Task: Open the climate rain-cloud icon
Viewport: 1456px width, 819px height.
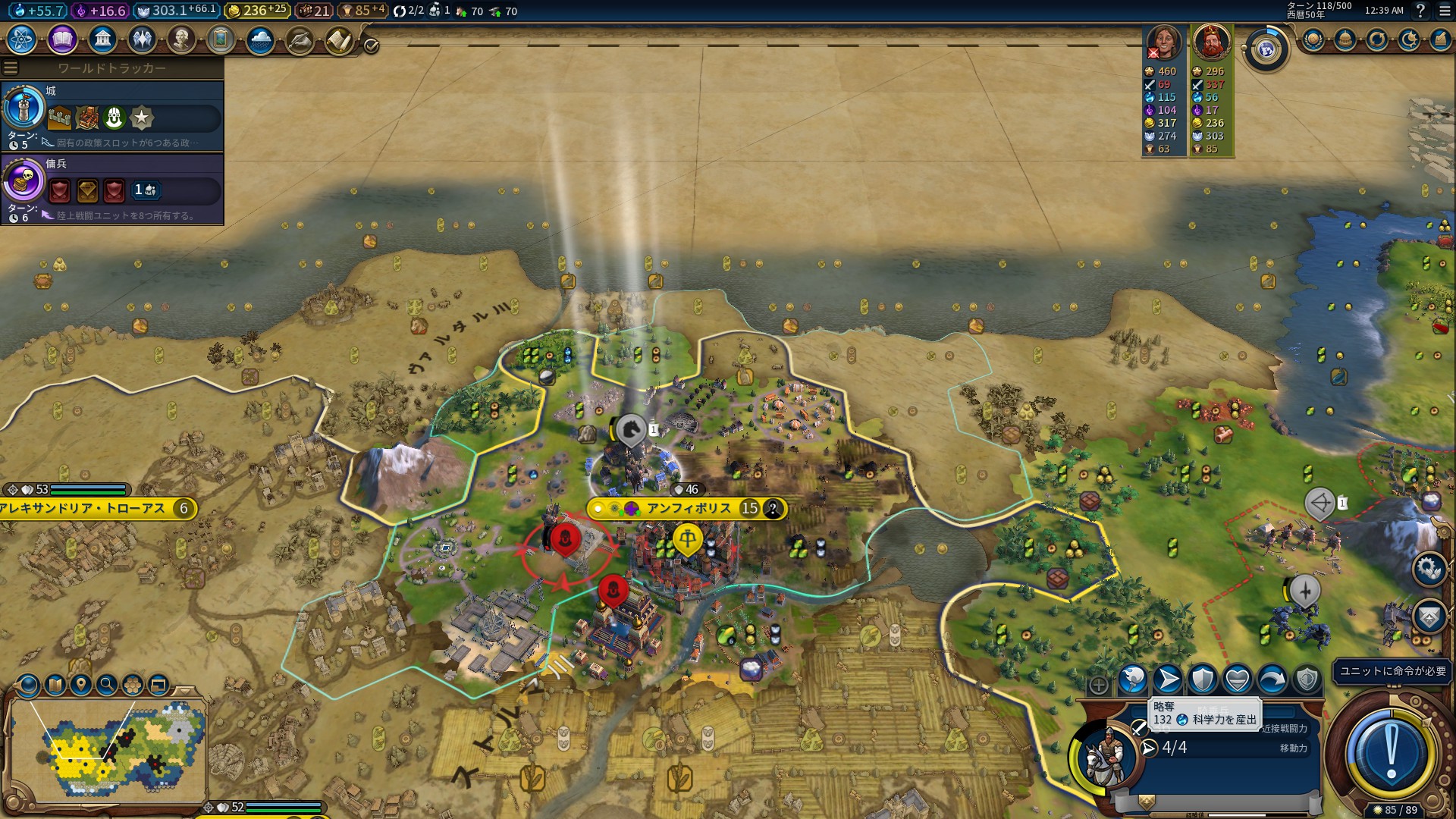Action: (260, 39)
